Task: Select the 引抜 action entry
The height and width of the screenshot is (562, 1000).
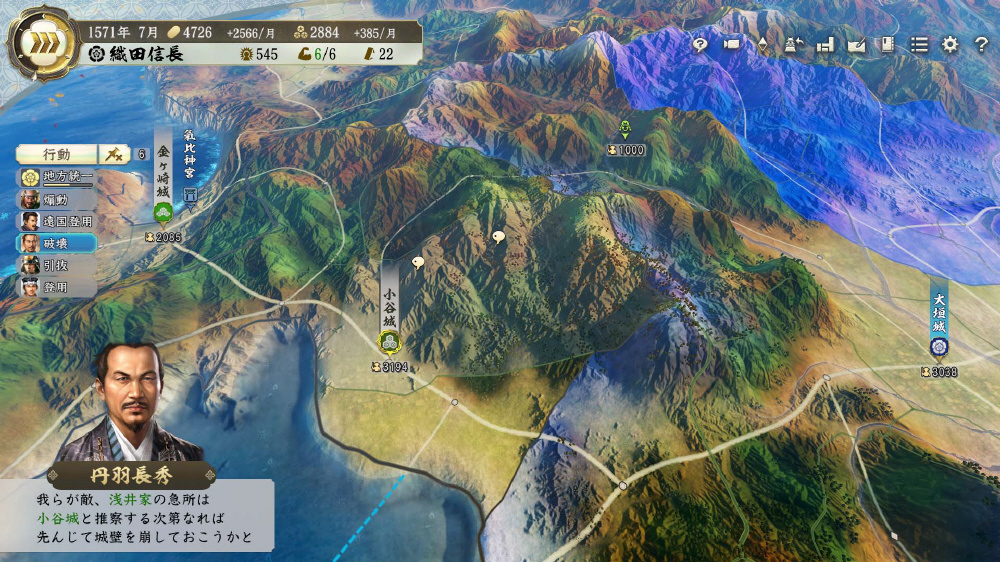Action: point(57,265)
